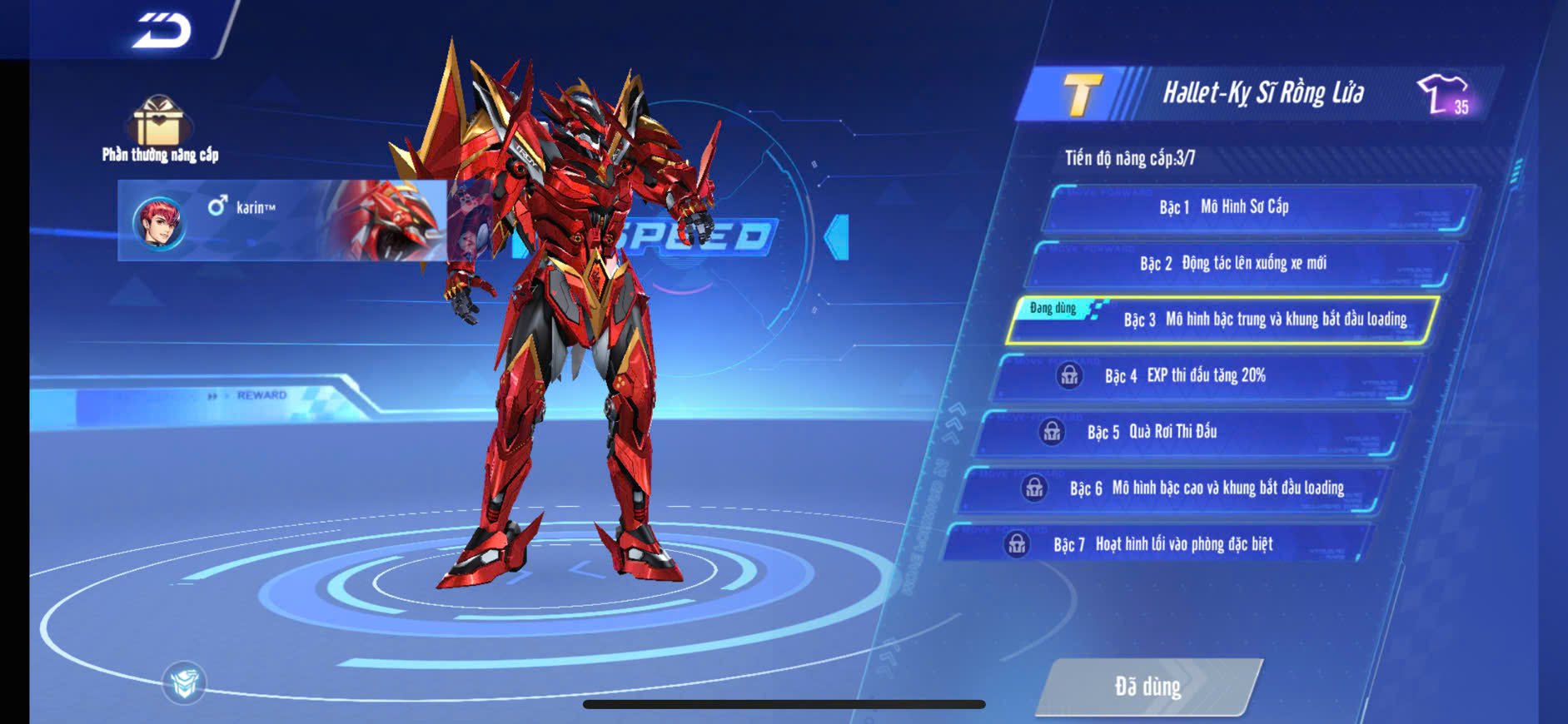The width and height of the screenshot is (1568, 724).
Task: Select Bậc 1 Mô Hình Sơ Cấp
Action: pyautogui.click(x=1257, y=207)
